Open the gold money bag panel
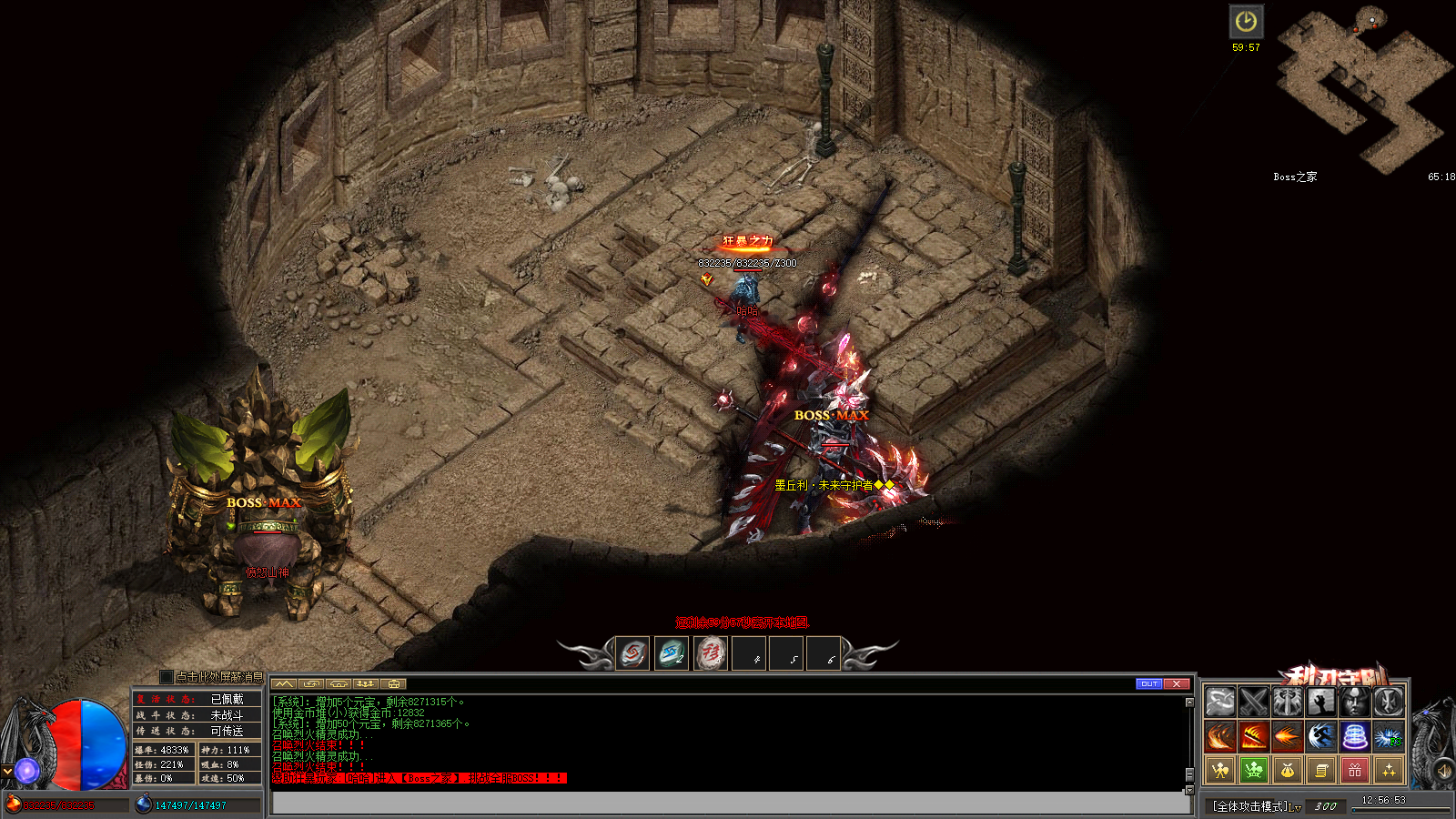The width and height of the screenshot is (1456, 819). pos(1288,770)
